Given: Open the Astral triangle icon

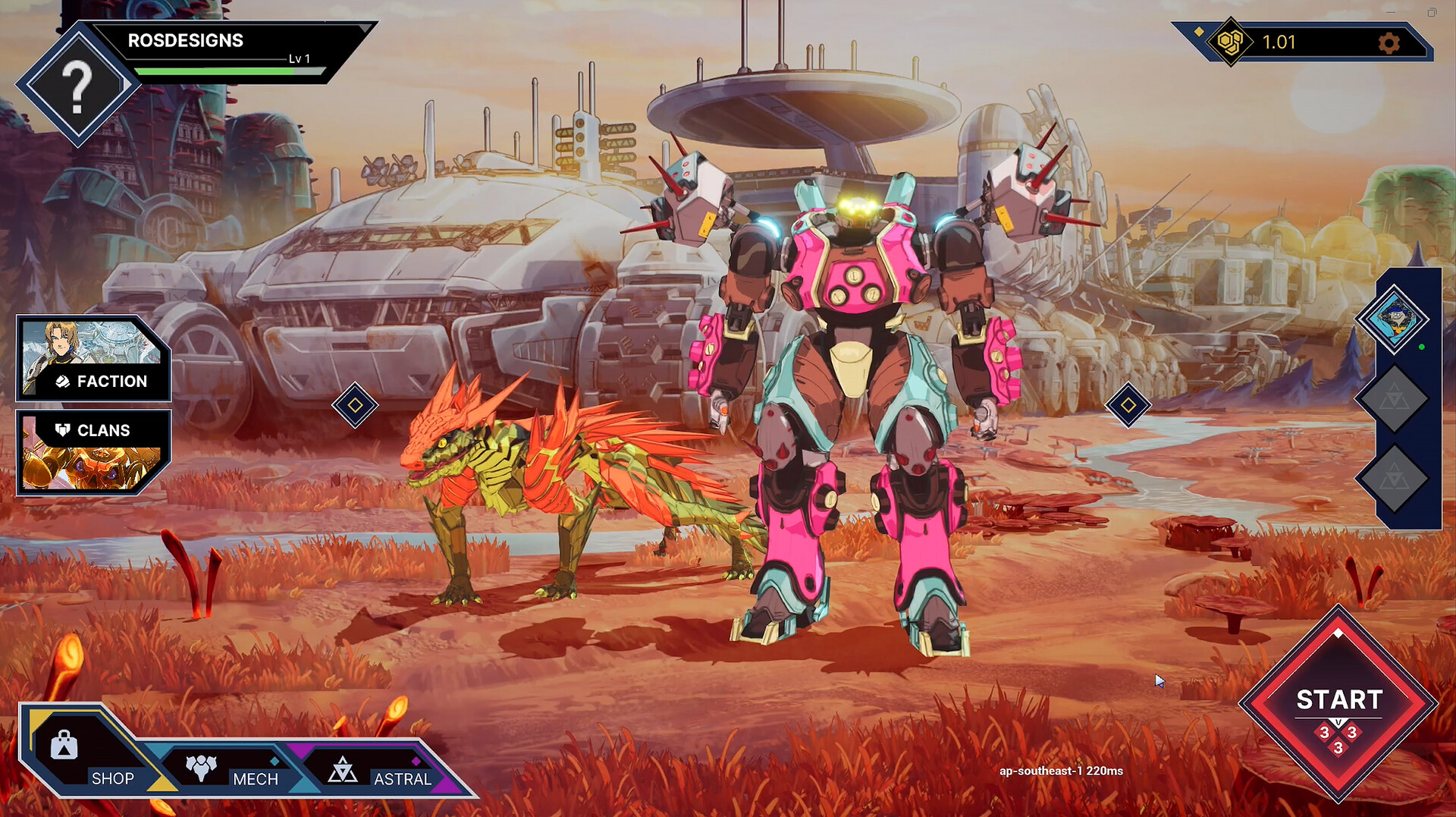Looking at the screenshot, I should coord(344,770).
